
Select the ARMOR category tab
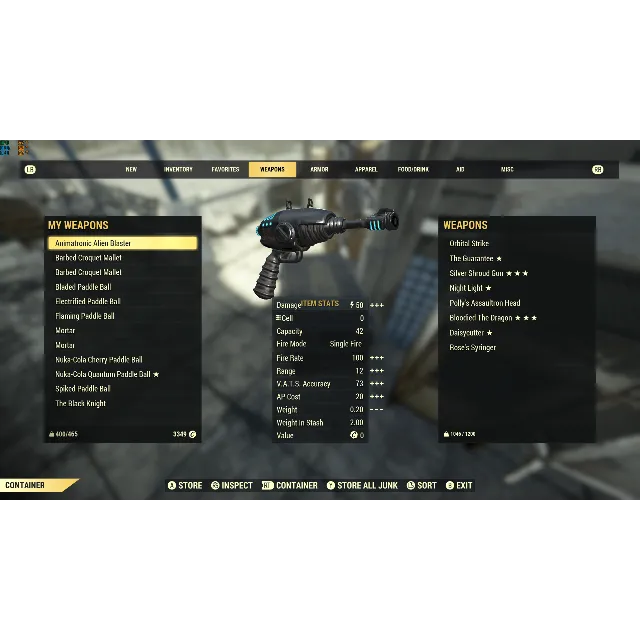point(319,170)
